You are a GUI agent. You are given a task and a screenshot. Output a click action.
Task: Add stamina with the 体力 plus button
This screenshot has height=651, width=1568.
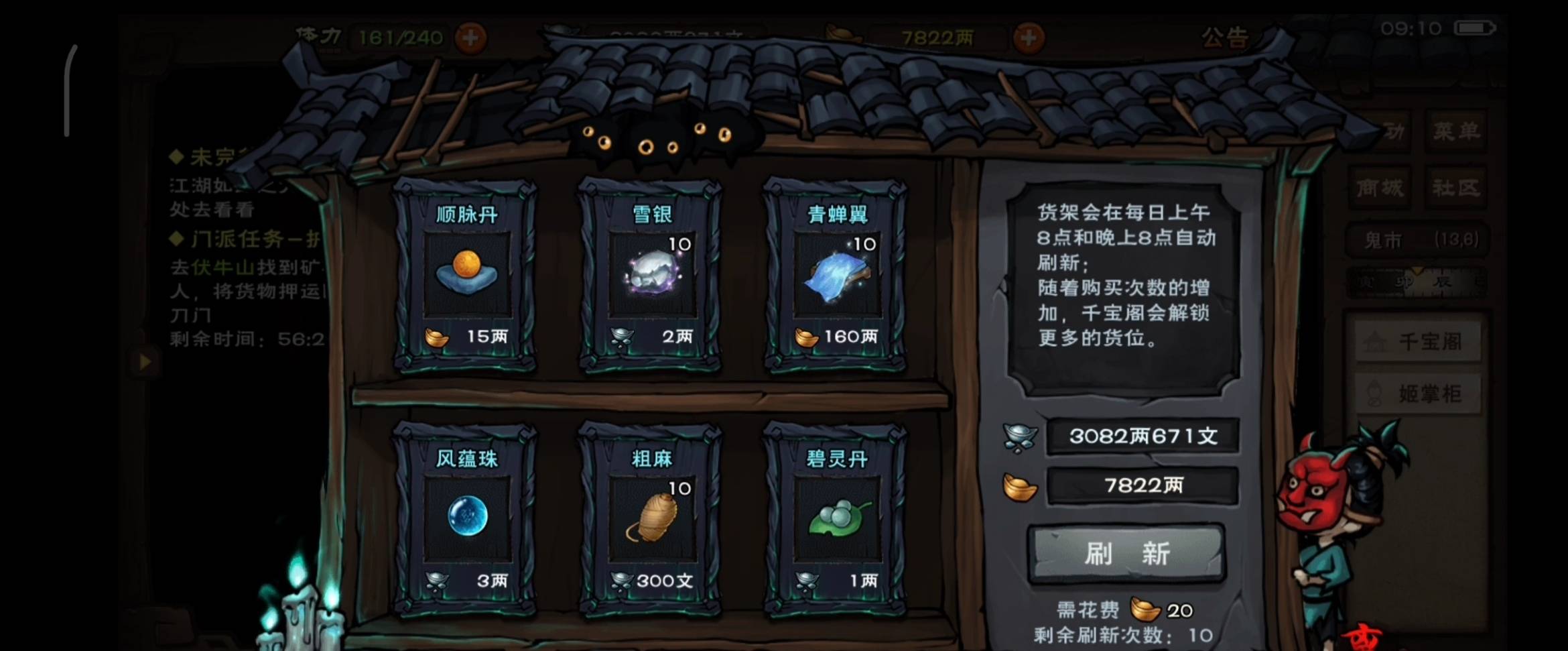point(470,38)
